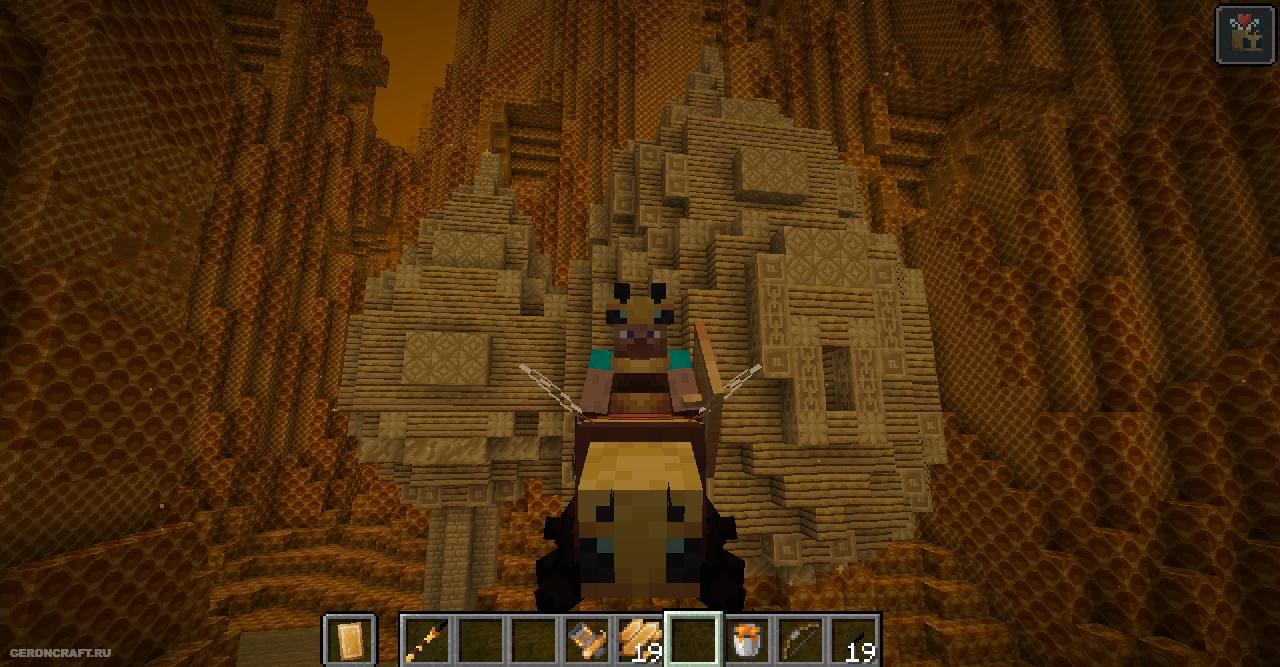The width and height of the screenshot is (1280, 667).
Task: Select the off-hand slot with the golden item
Action: (x=350, y=640)
